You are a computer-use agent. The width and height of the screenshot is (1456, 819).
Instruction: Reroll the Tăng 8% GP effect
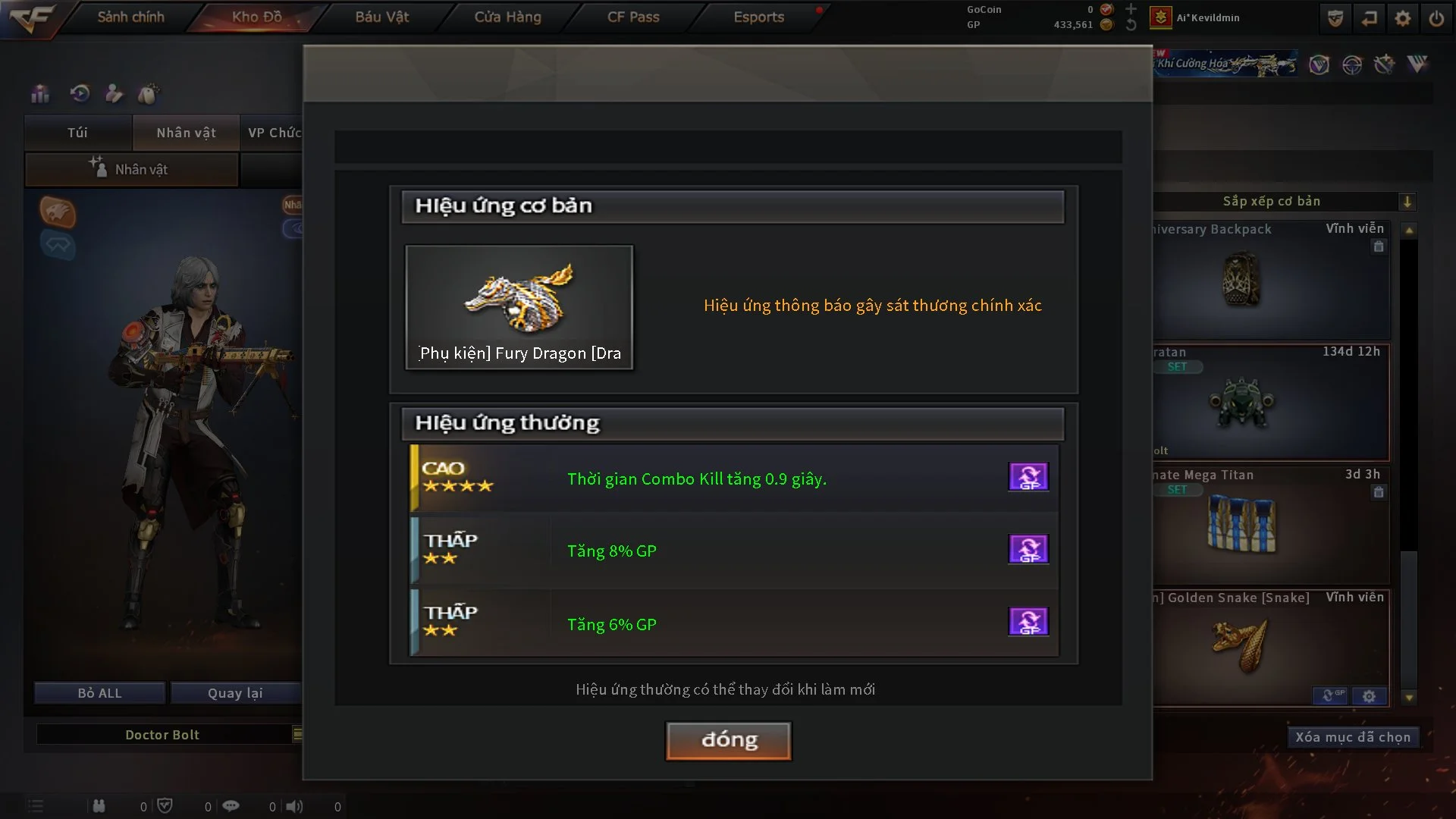pyautogui.click(x=1028, y=549)
